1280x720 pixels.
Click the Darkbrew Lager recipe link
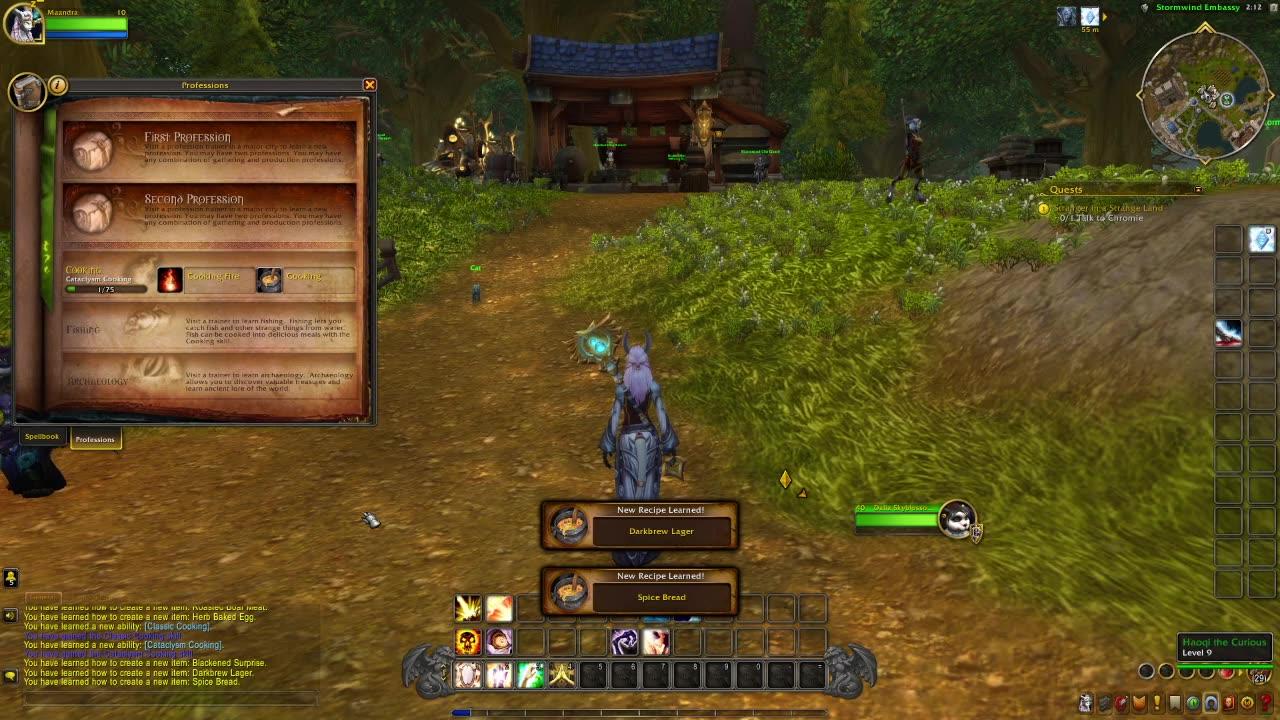point(661,531)
